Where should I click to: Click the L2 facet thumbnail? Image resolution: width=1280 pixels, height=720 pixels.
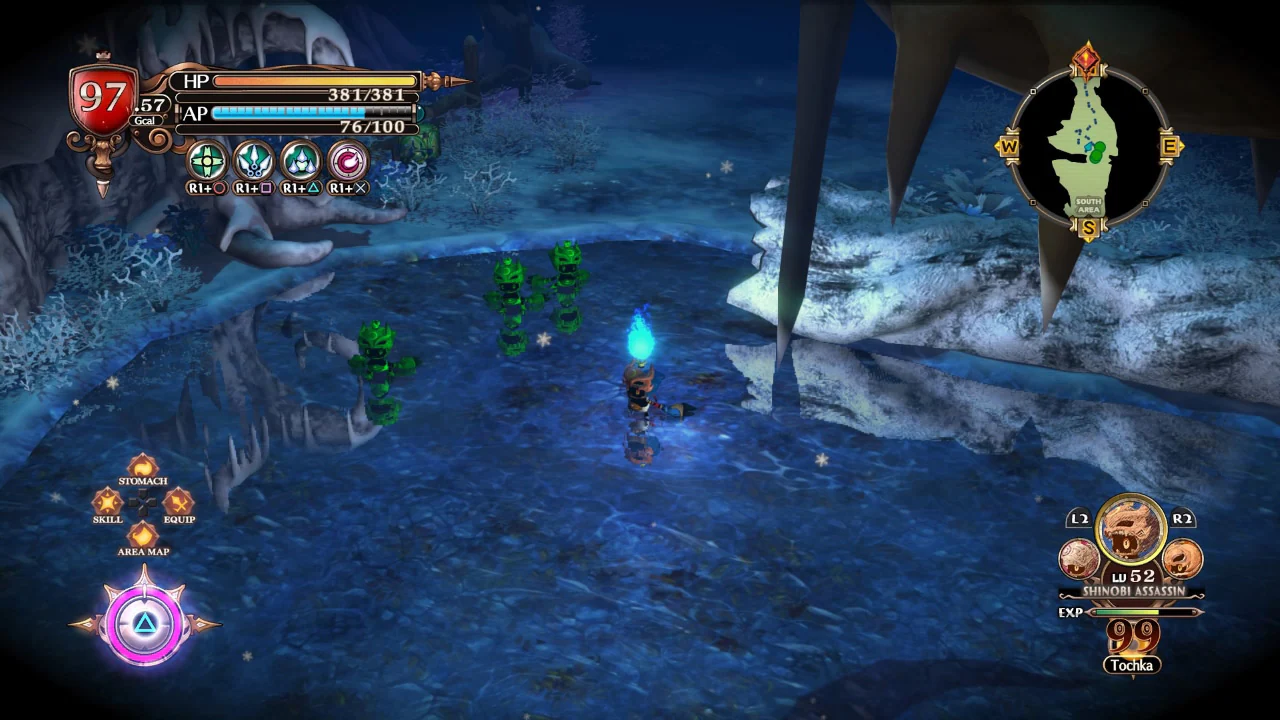coord(1080,558)
